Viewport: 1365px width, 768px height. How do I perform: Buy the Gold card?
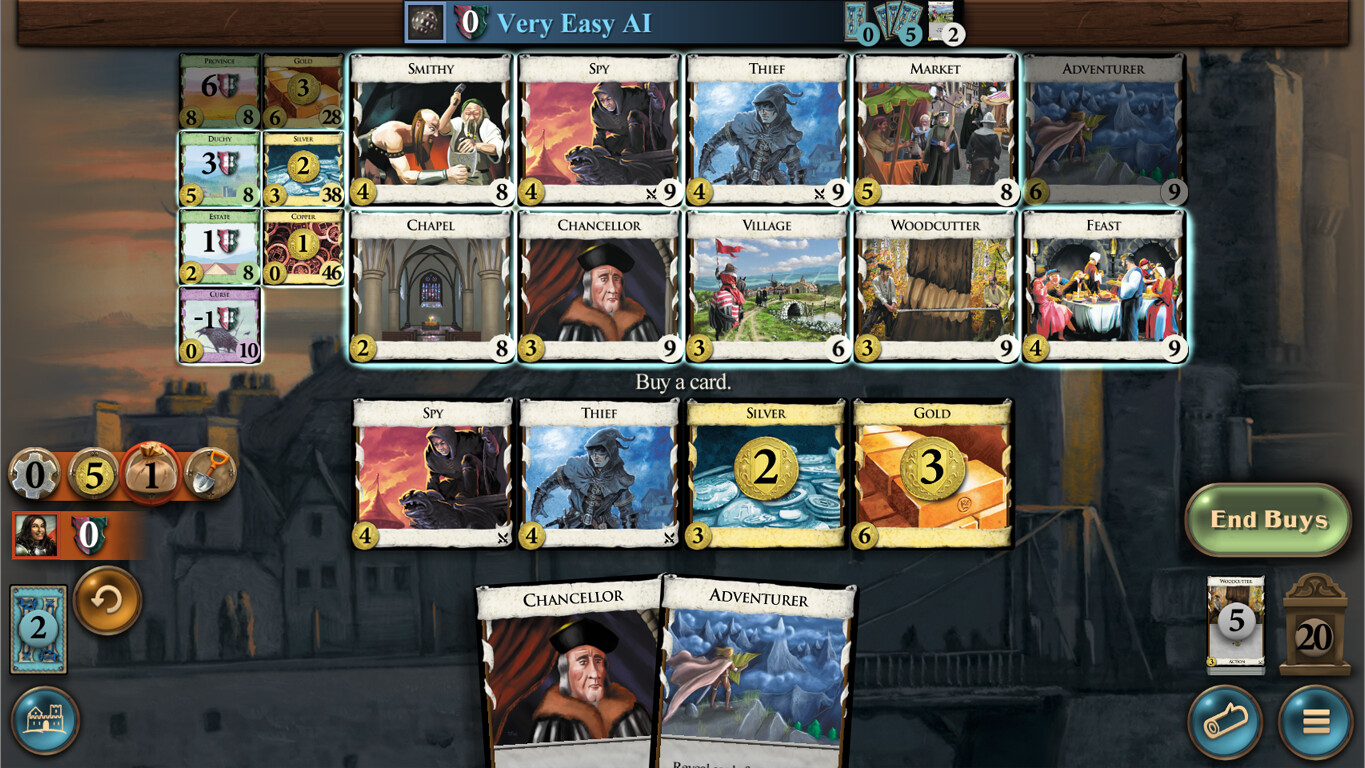(932, 475)
